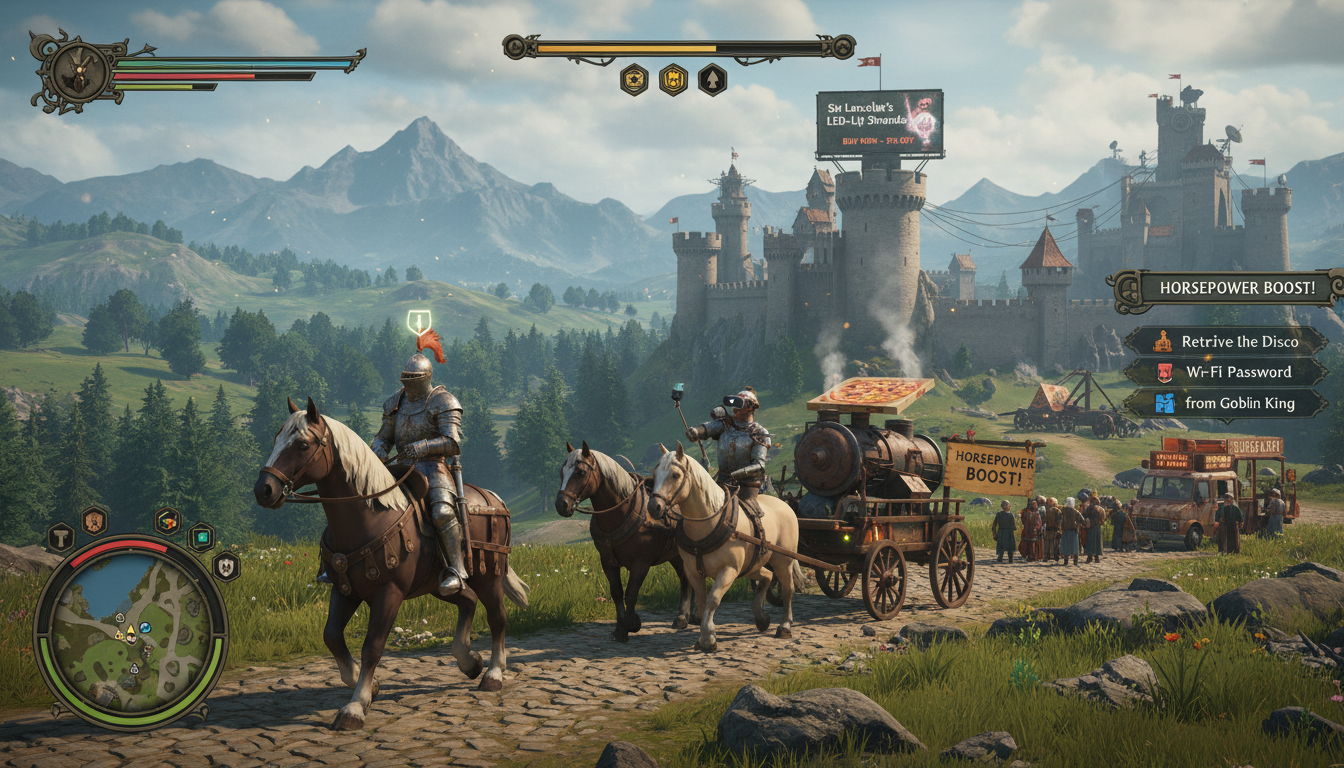
Task: Select the gold star badge hexagon icon
Action: [x=634, y=79]
